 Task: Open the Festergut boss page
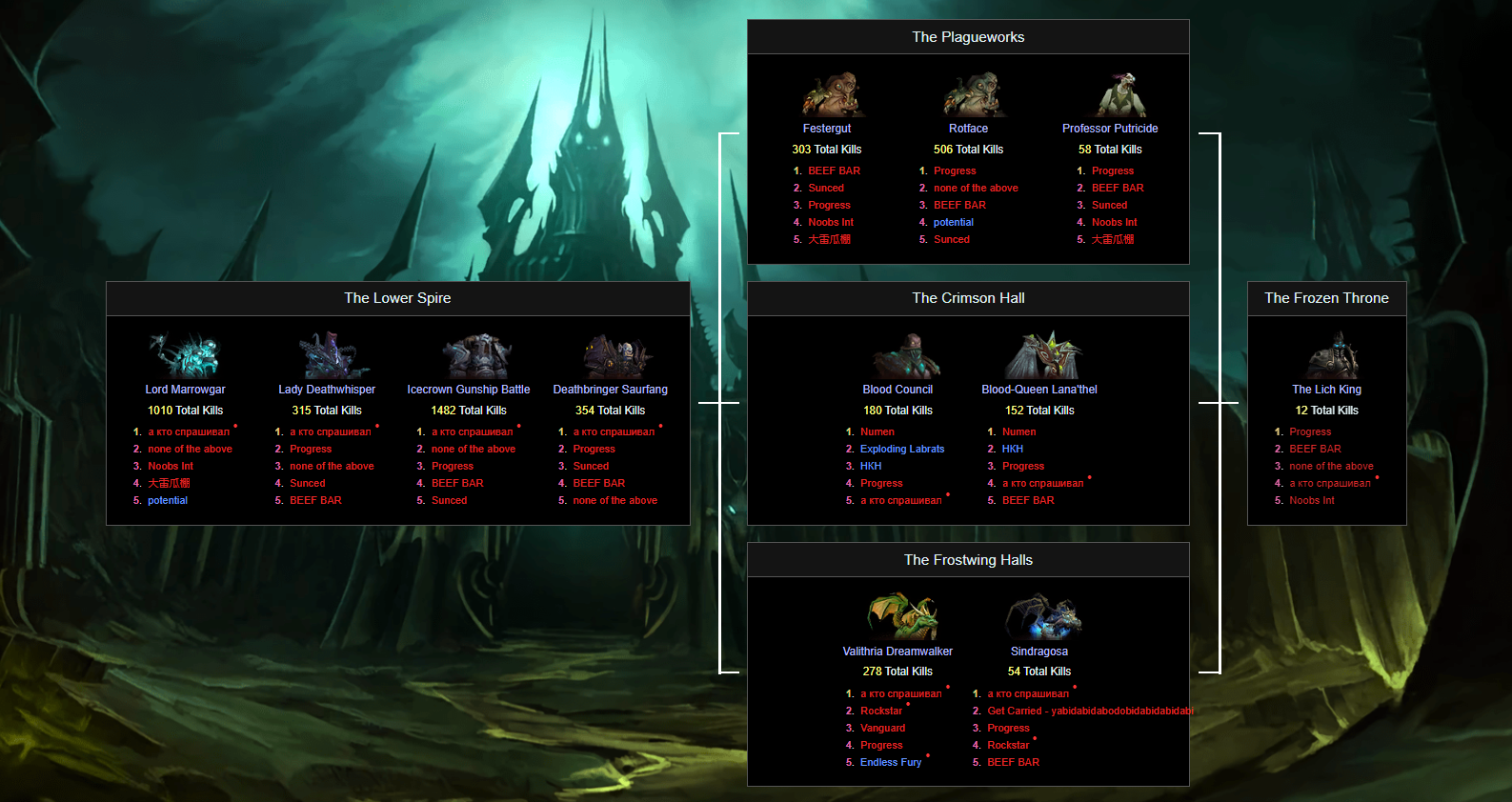click(x=827, y=129)
